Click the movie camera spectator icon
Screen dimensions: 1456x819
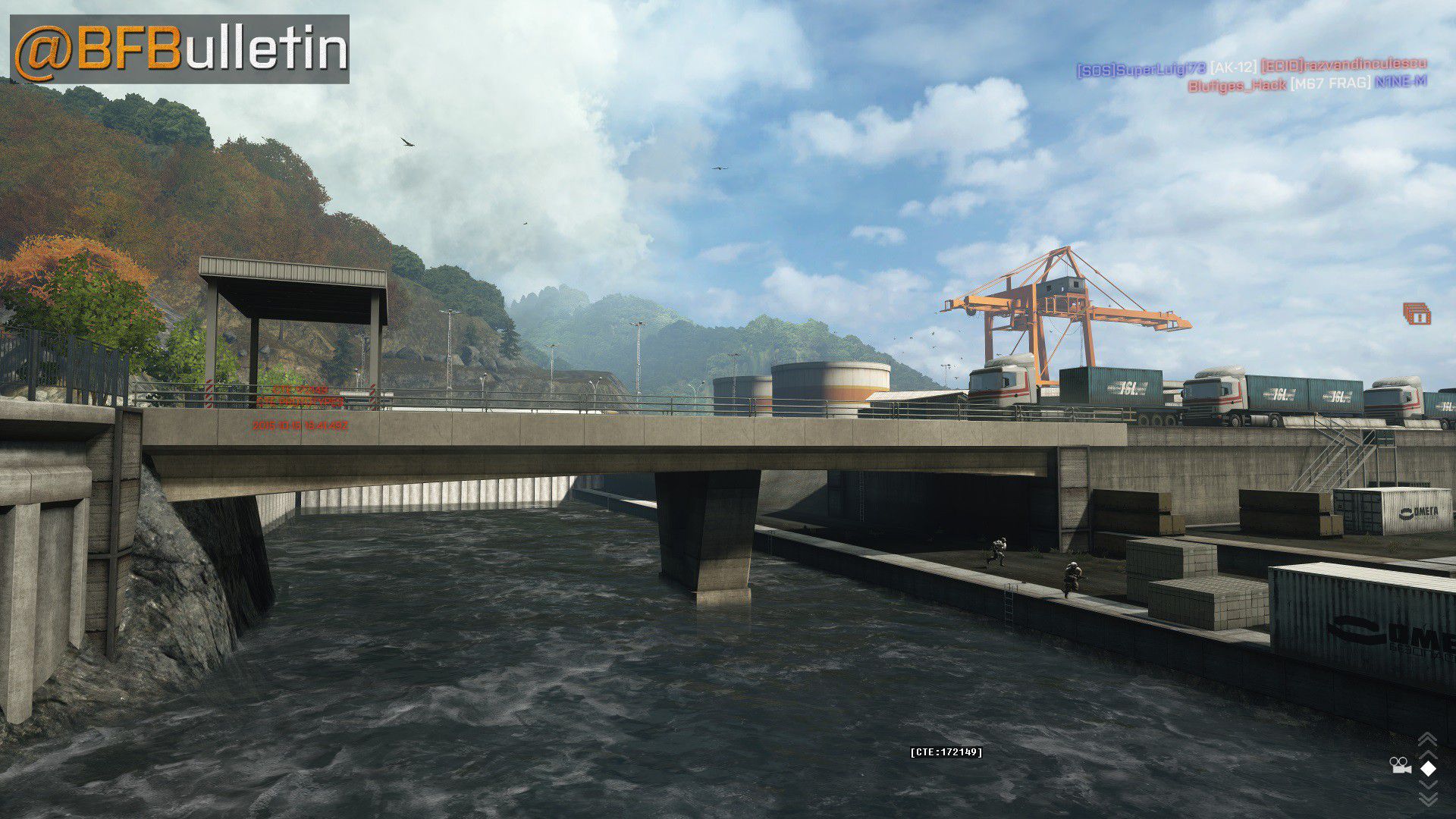pyautogui.click(x=1400, y=767)
